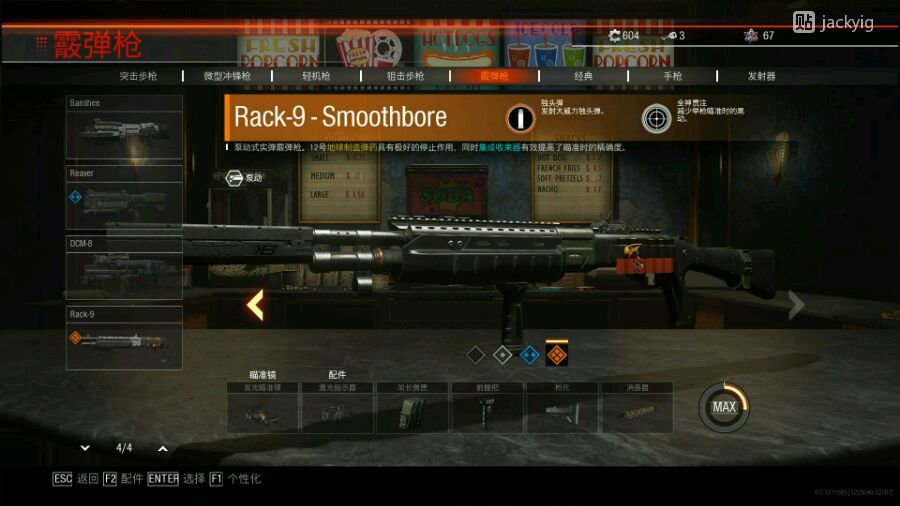
Task: Choose the blue rarity variant diamond
Action: coord(530,354)
